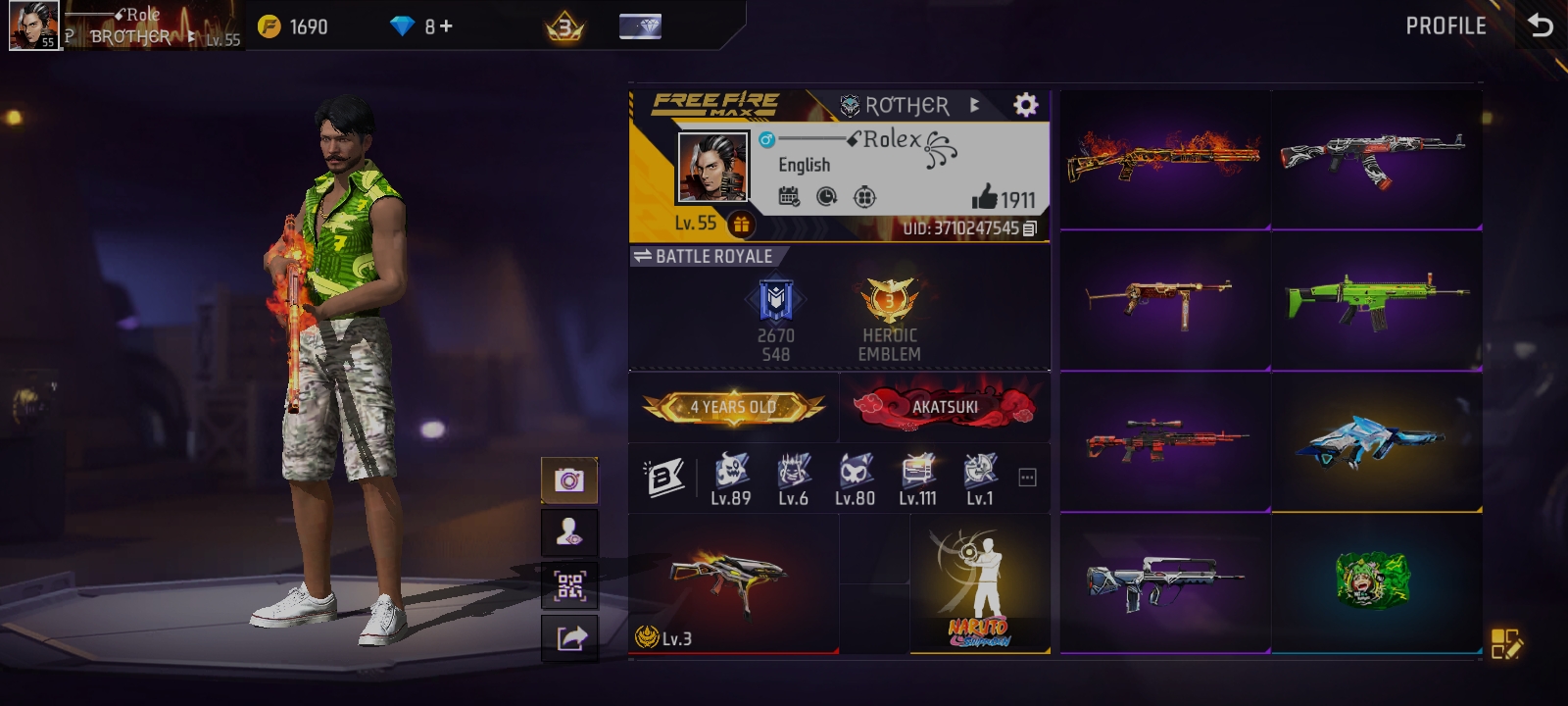Select the camera screenshot tool

[x=569, y=479]
